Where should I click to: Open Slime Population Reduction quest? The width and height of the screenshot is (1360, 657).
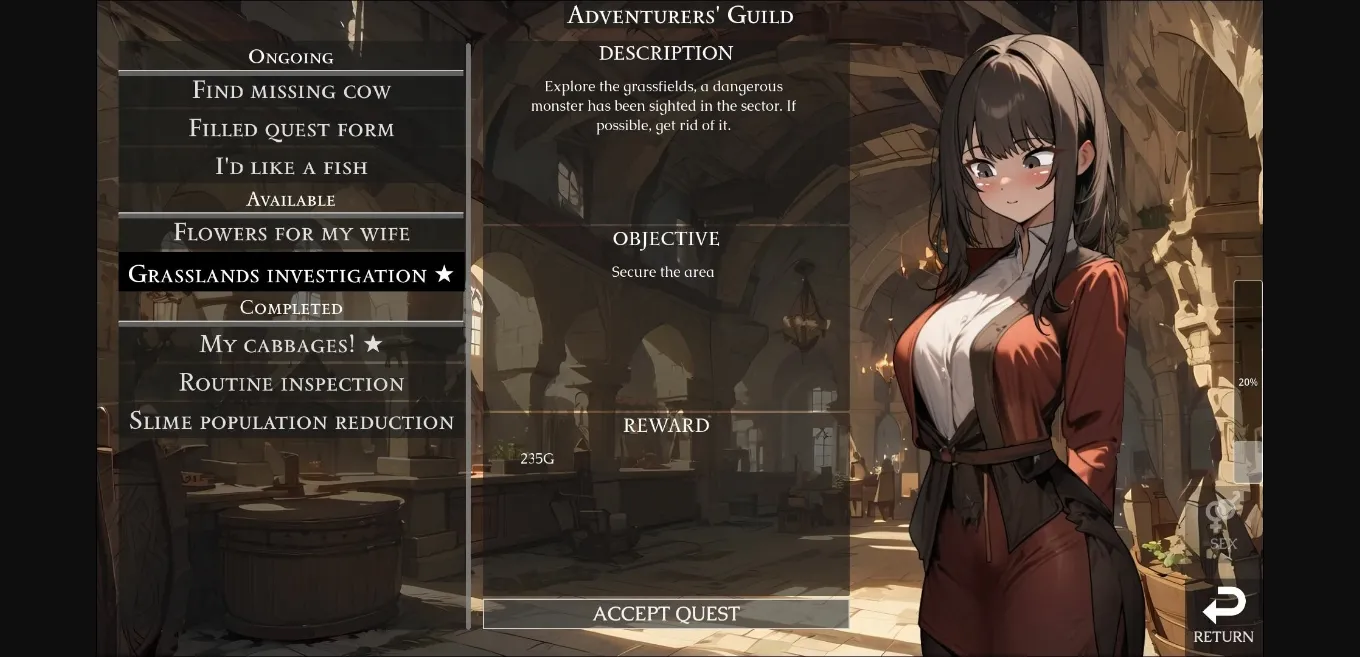coord(291,421)
